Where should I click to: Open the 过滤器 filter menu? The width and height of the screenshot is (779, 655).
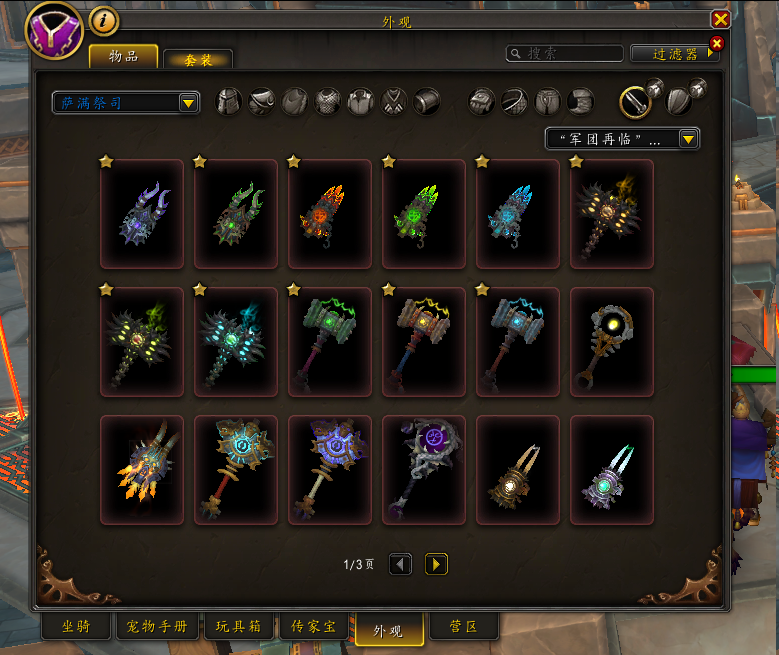click(668, 53)
